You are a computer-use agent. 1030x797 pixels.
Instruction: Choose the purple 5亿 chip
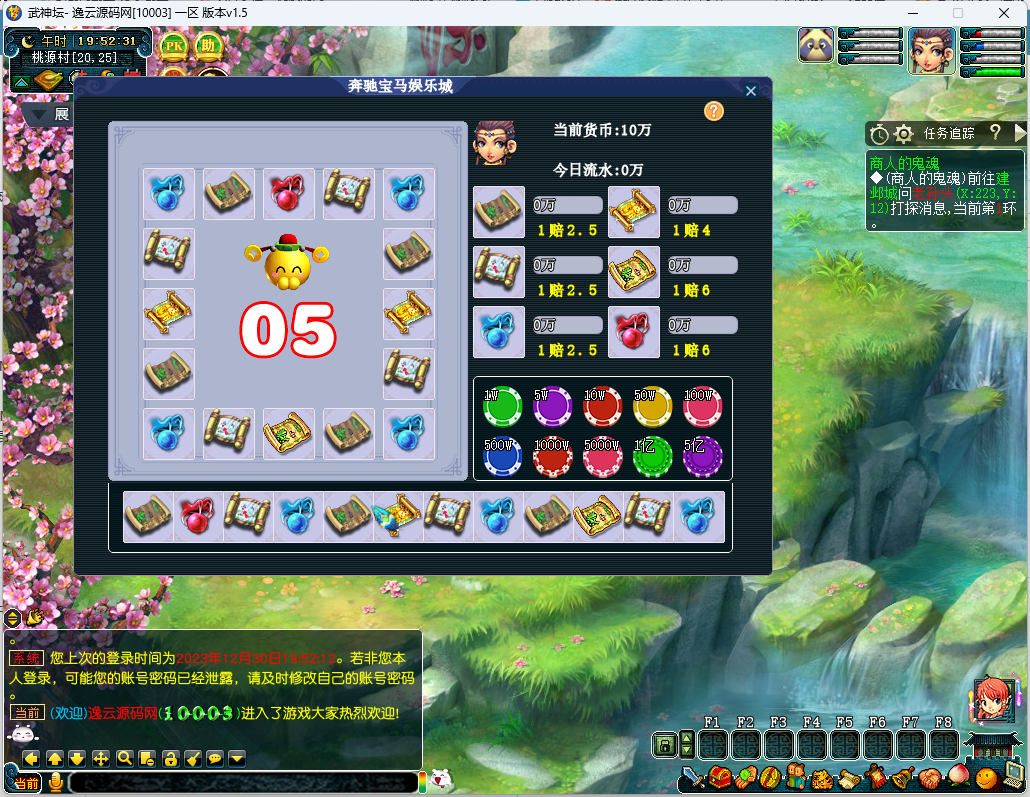[x=702, y=456]
